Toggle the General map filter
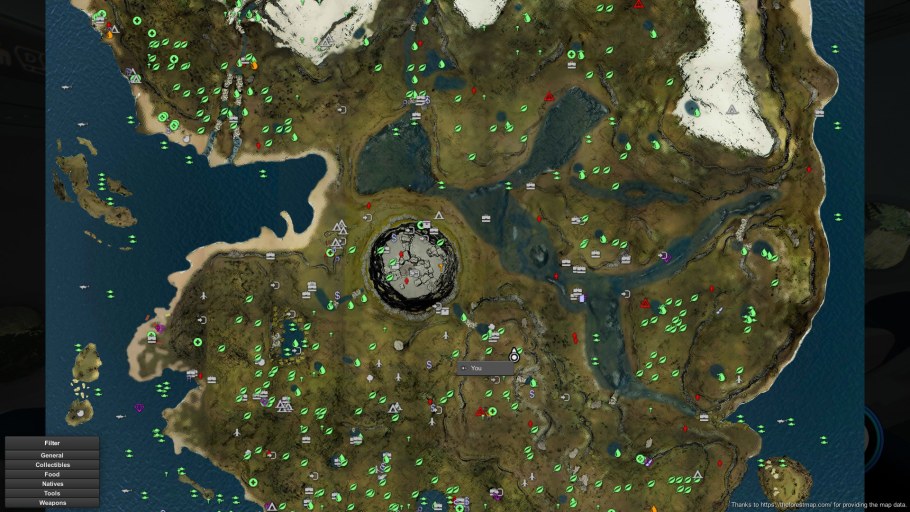910x512 pixels. point(52,455)
